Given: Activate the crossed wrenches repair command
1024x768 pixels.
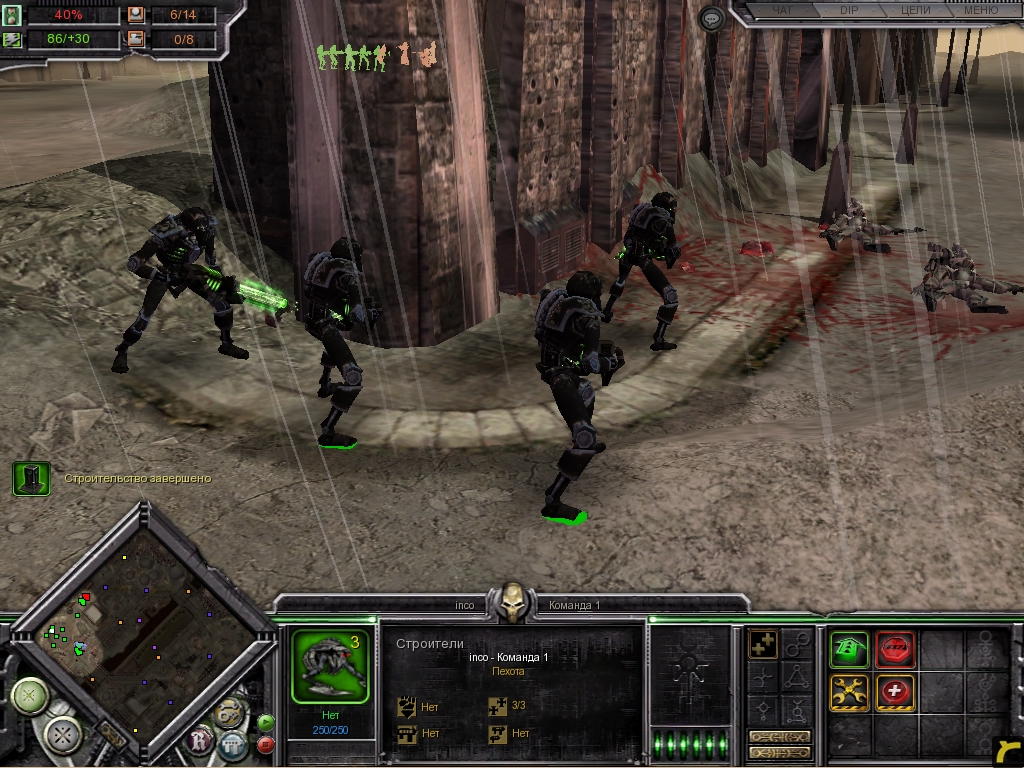Looking at the screenshot, I should 849,692.
